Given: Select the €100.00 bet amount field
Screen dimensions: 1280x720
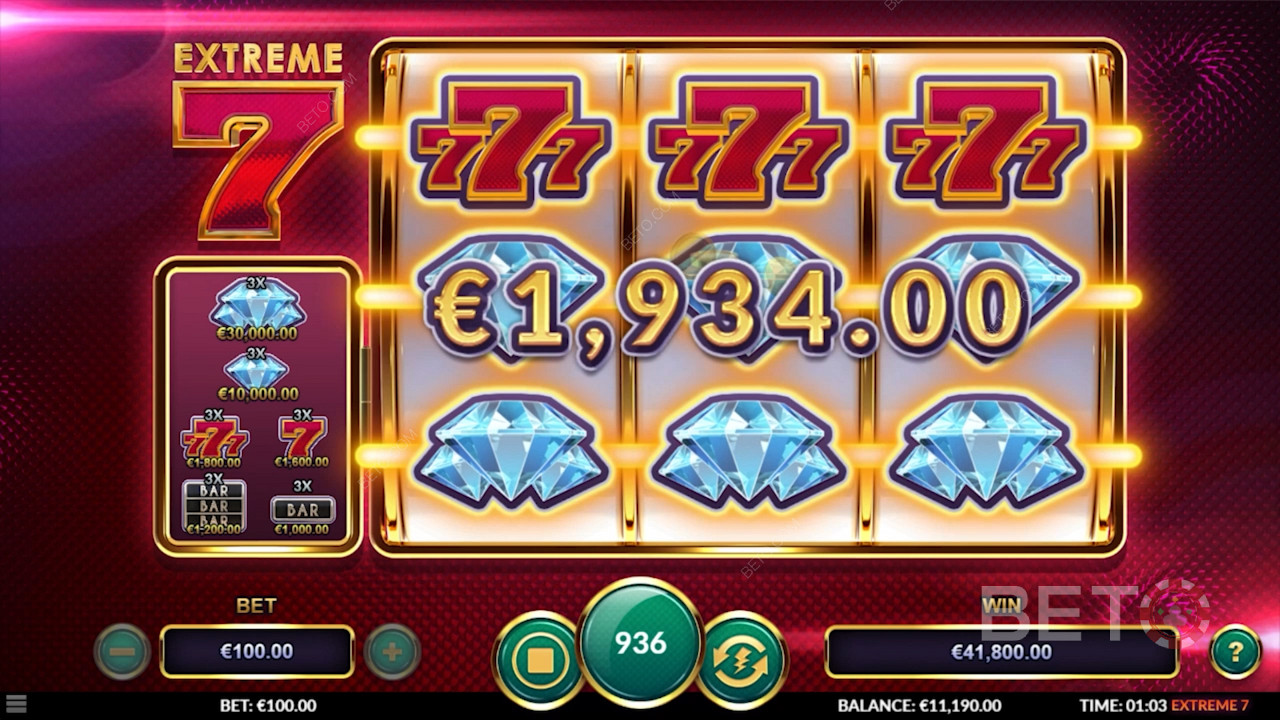Looking at the screenshot, I should coord(257,652).
